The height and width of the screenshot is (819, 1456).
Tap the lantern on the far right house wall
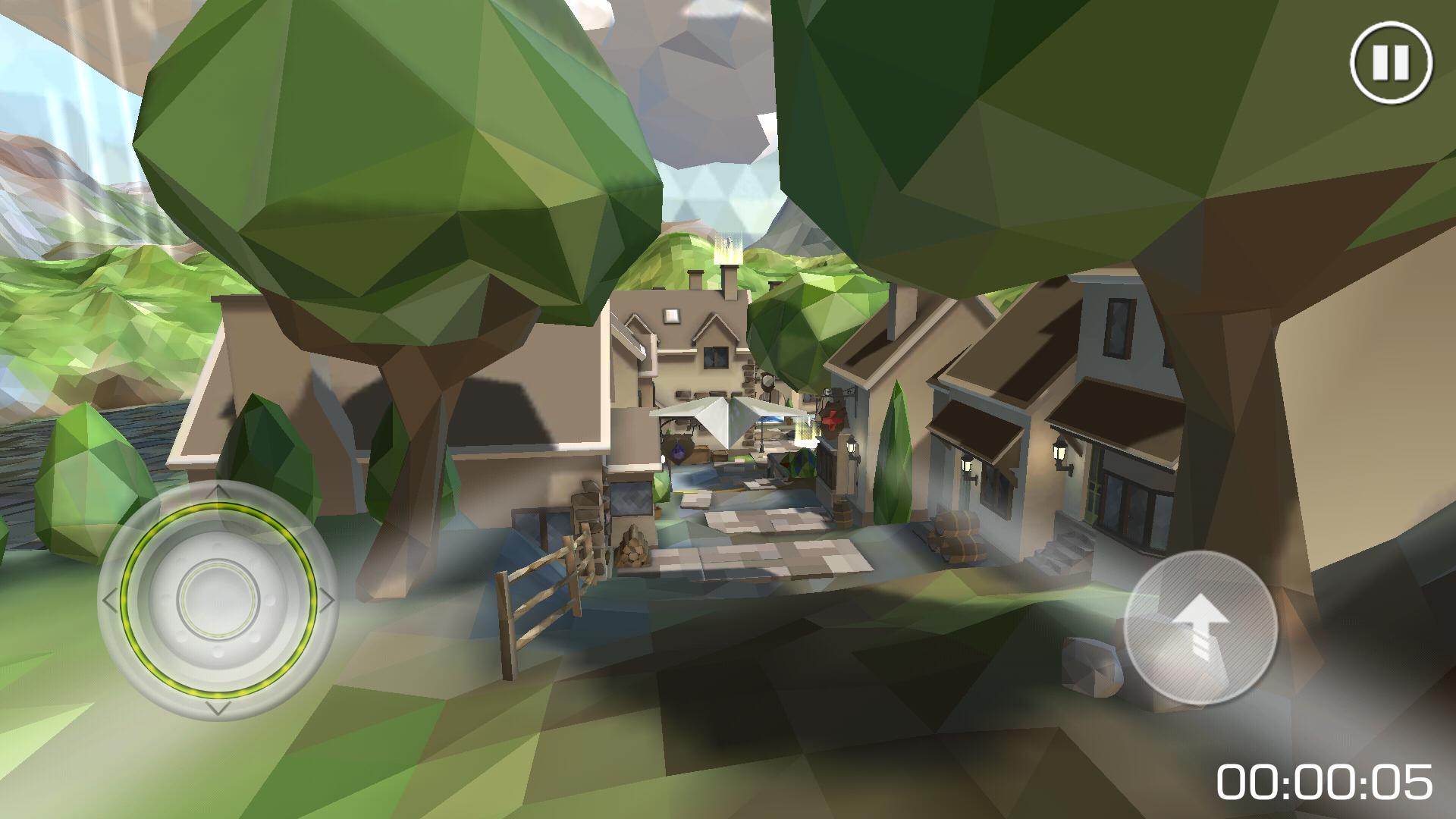point(1059,450)
